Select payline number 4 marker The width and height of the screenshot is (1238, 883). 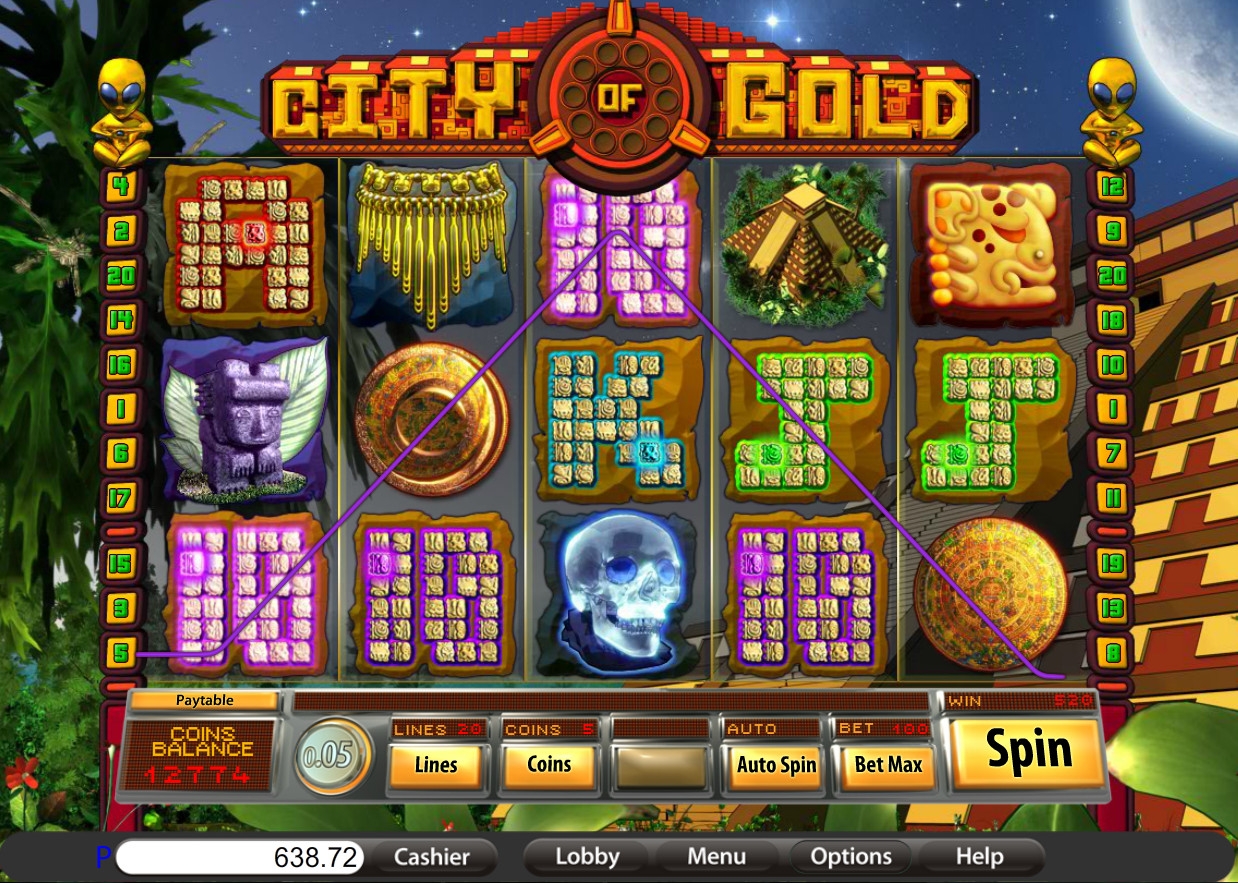pos(120,186)
